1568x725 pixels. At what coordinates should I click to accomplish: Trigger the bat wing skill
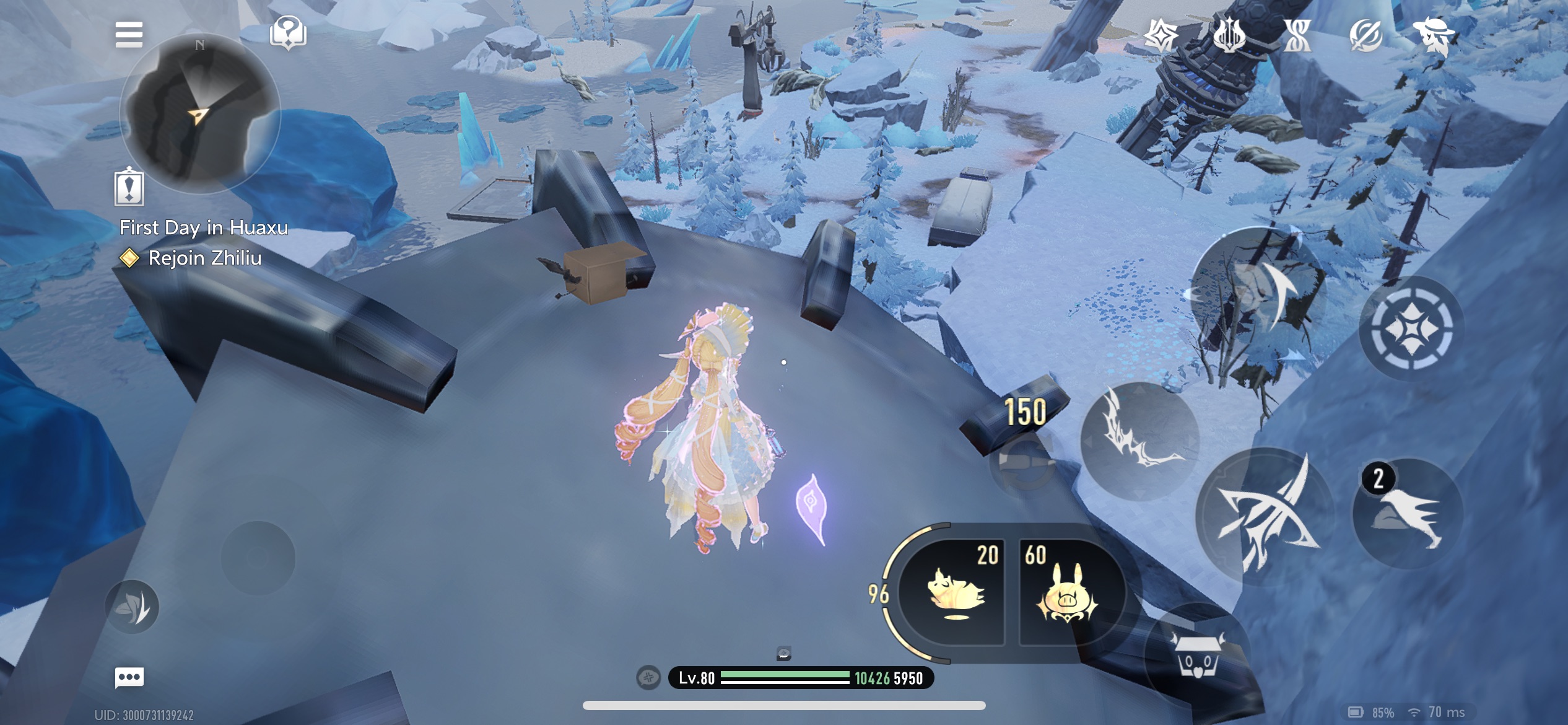1139,441
